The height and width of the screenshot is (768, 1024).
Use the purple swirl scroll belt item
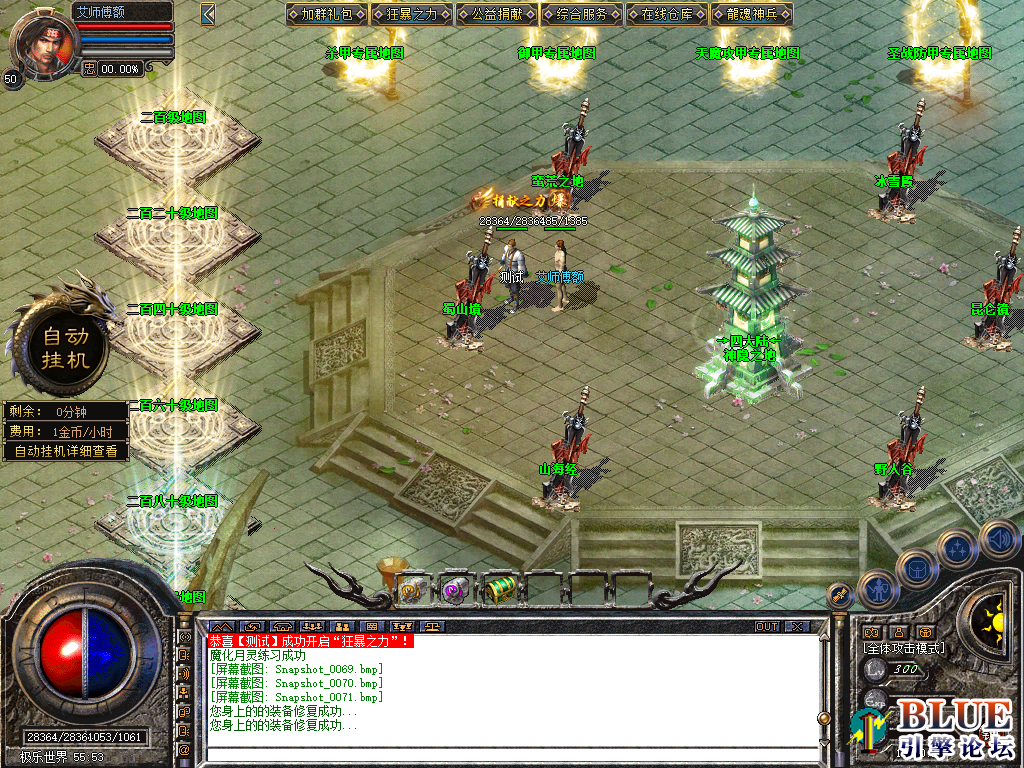(456, 590)
